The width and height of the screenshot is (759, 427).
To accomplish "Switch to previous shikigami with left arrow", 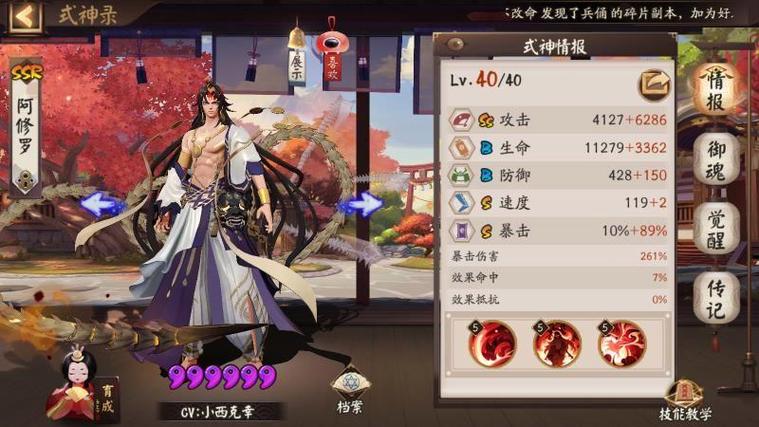I will coord(102,205).
